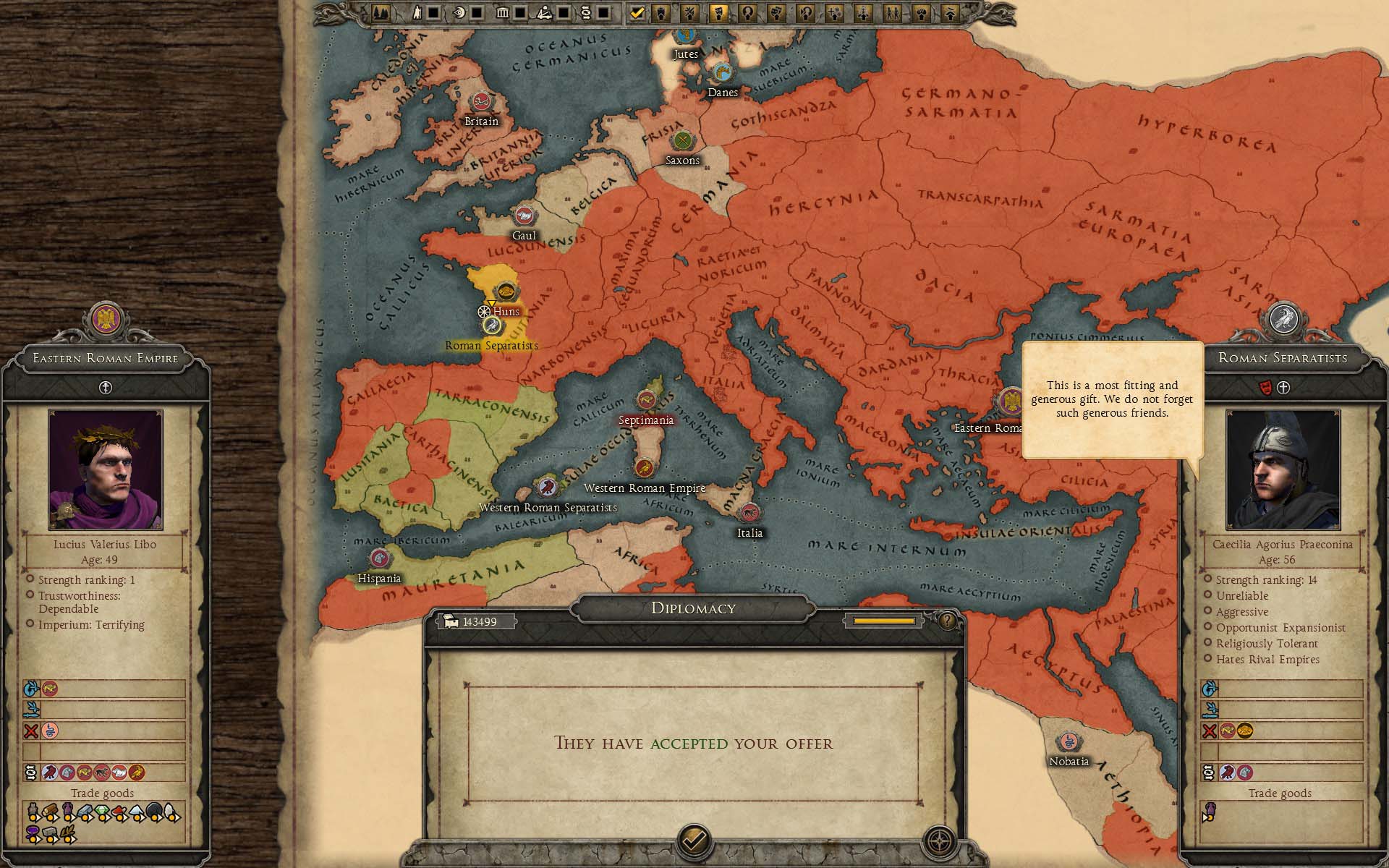Pick the Danes faction emblem

coord(722,73)
